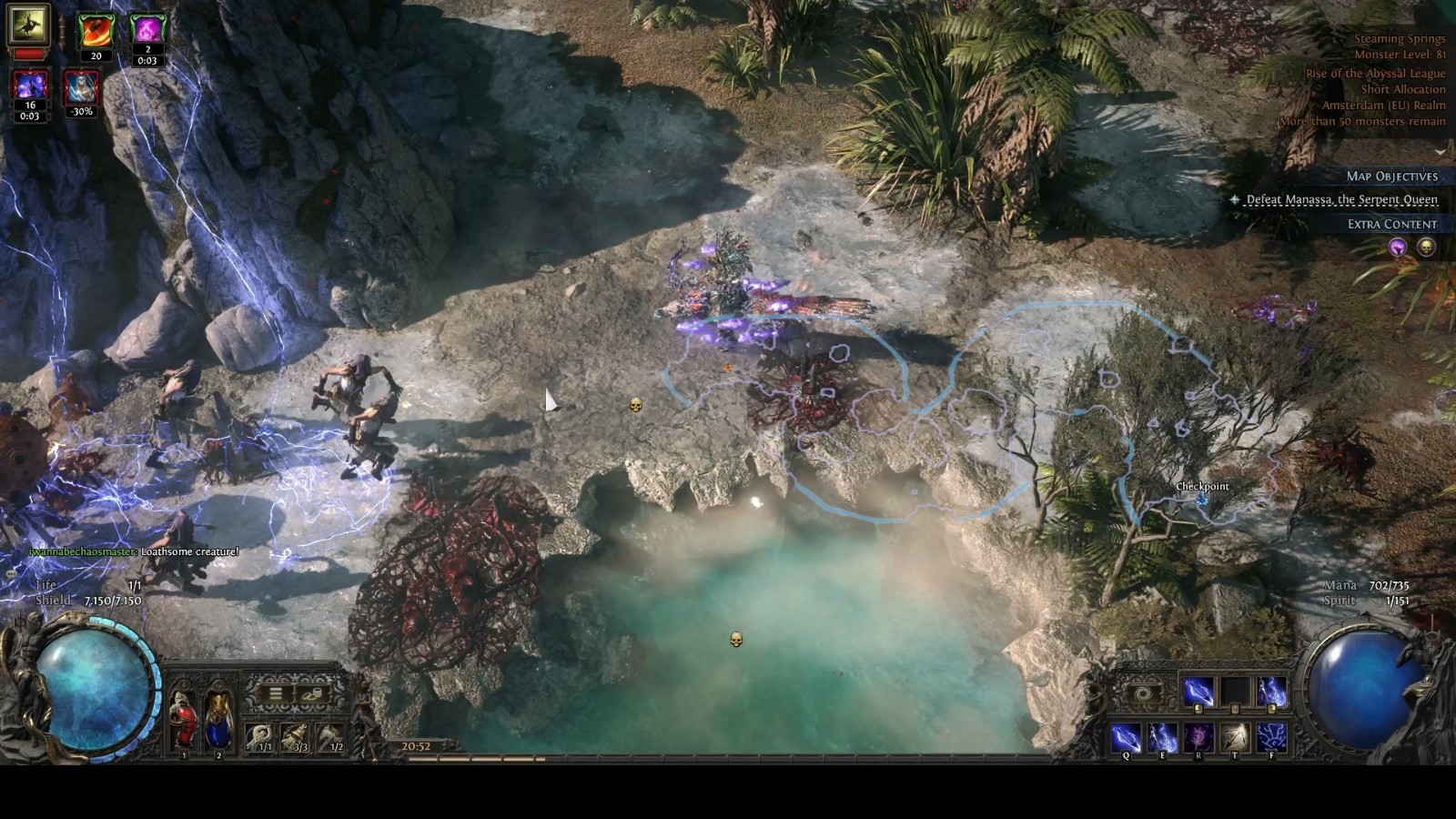Select the bird-skull charm slot showing 1/1
Screen dimensions: 1456x819
tap(260, 737)
